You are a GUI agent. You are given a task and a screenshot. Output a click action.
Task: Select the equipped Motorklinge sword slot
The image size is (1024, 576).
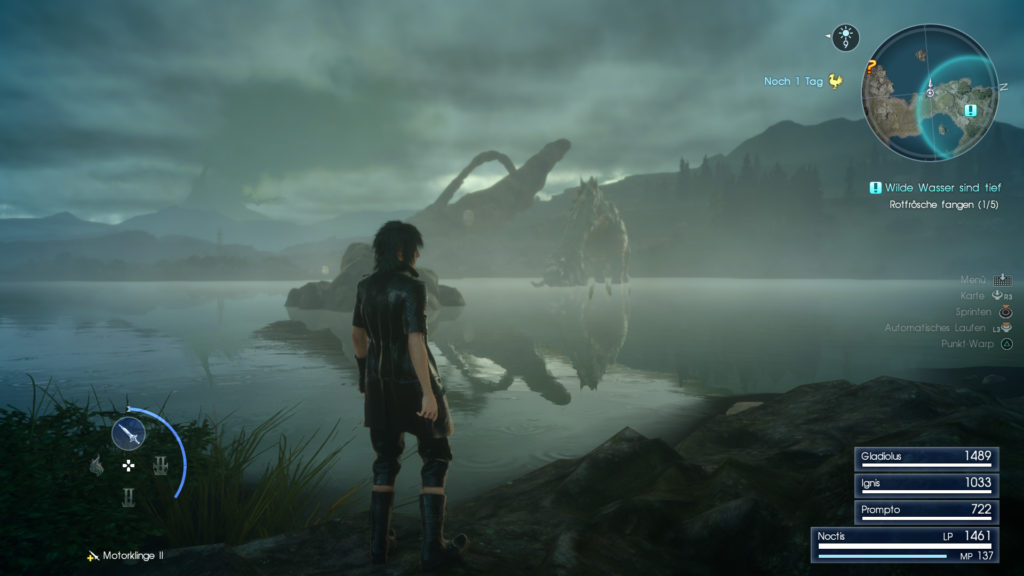[129, 432]
